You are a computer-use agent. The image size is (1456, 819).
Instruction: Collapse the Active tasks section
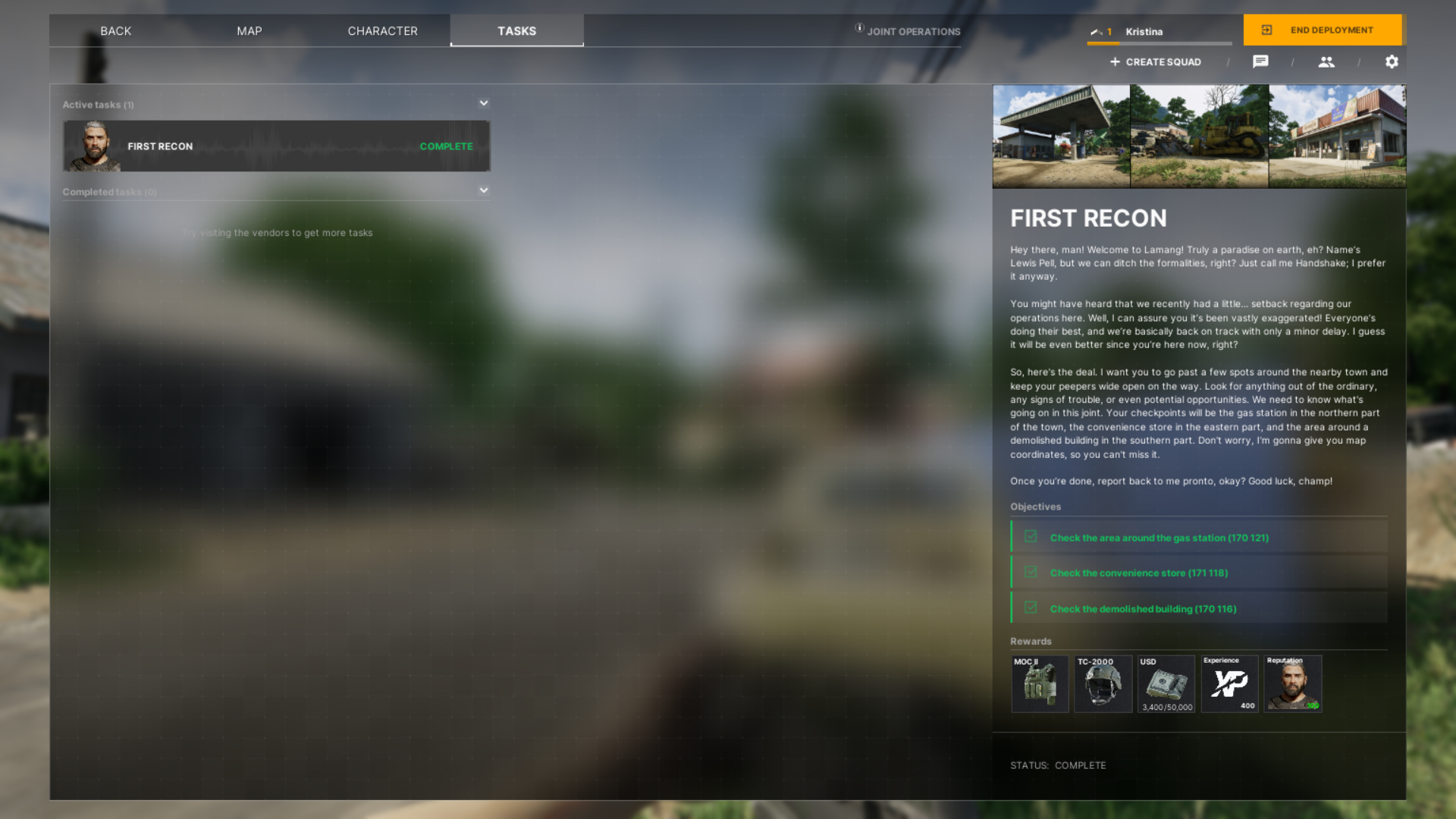pos(483,102)
